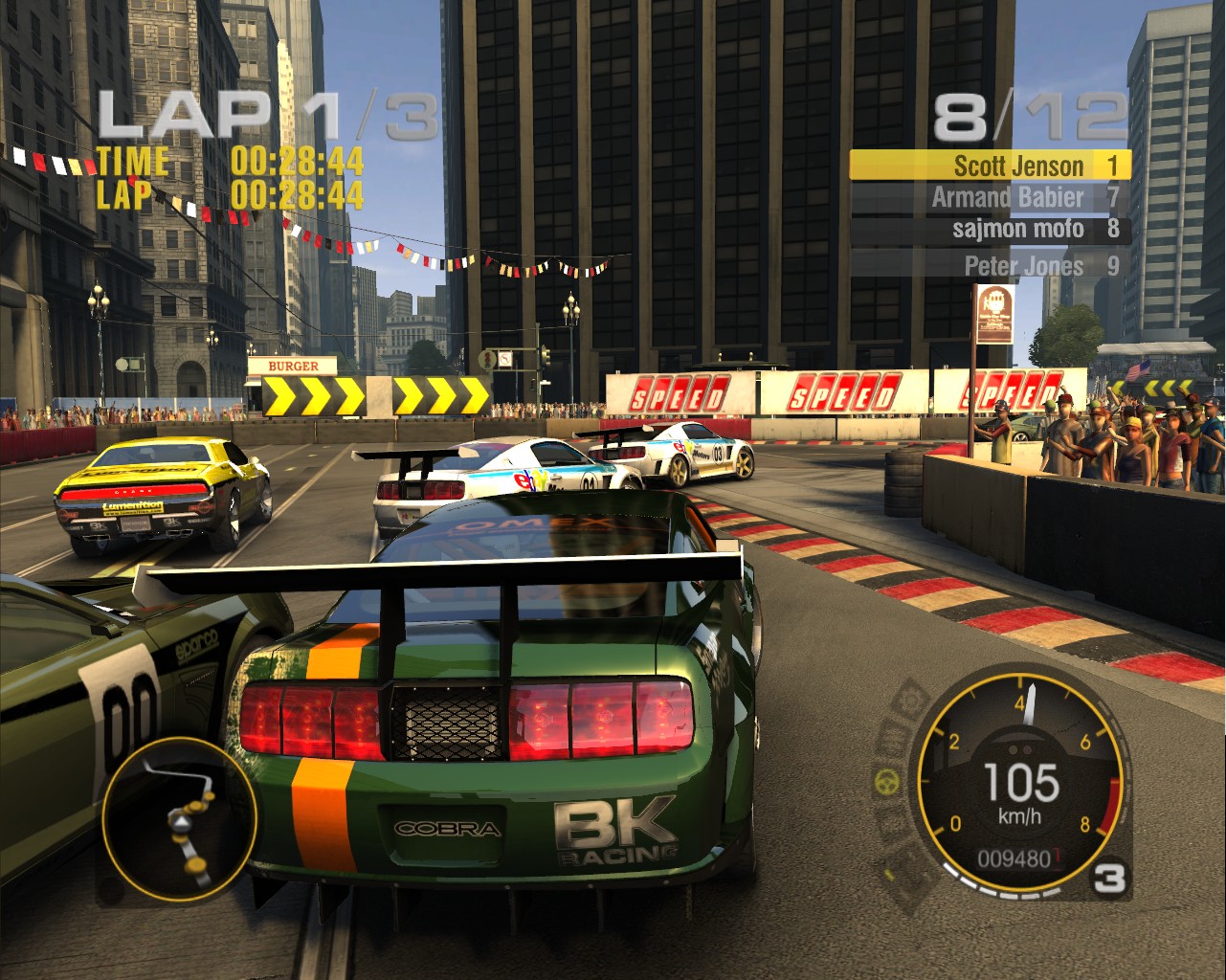This screenshot has height=980, width=1226.
Task: Choose Armand Babier's leaderboard row
Action: 990,198
